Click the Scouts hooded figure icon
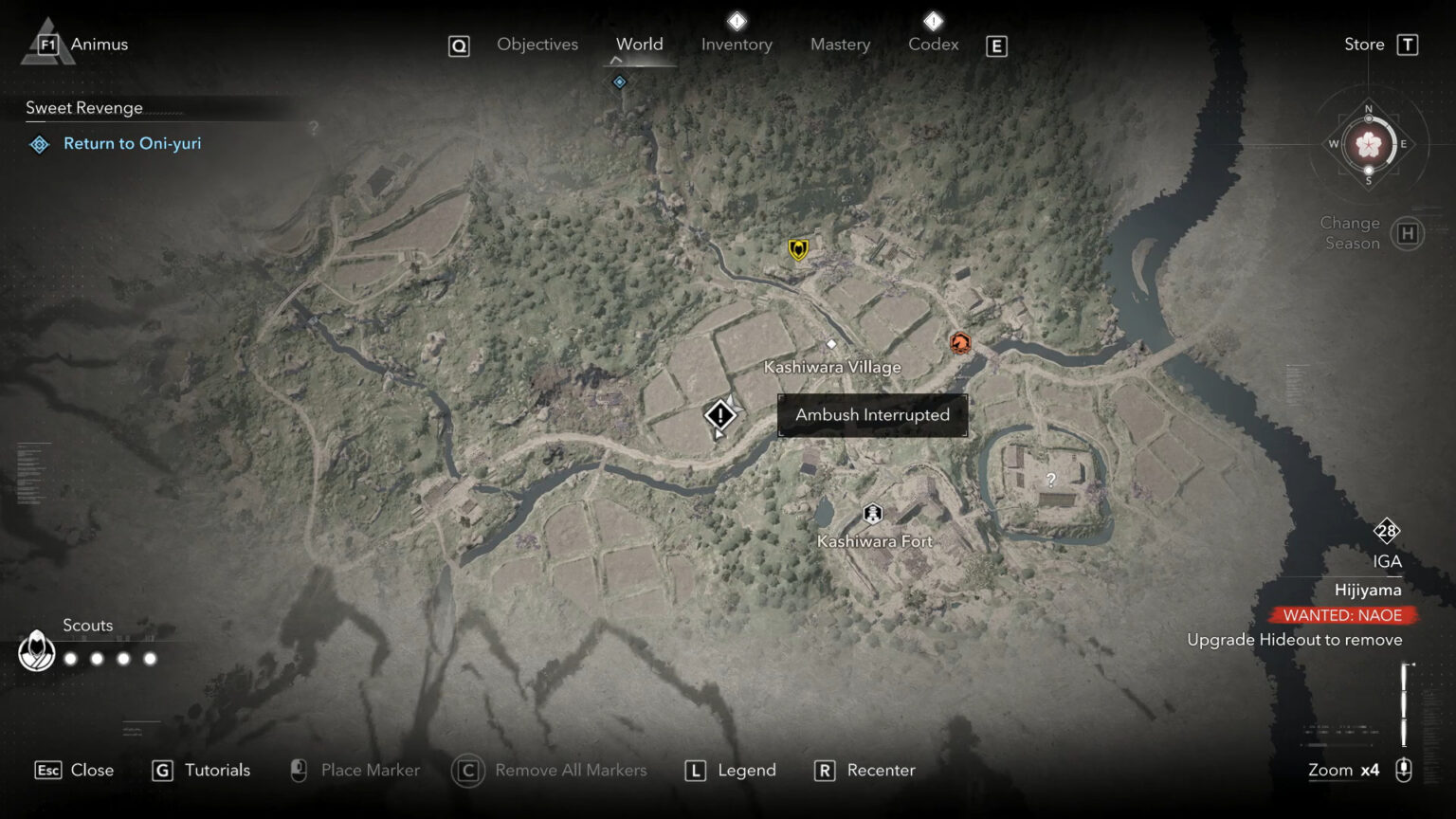 tap(37, 652)
